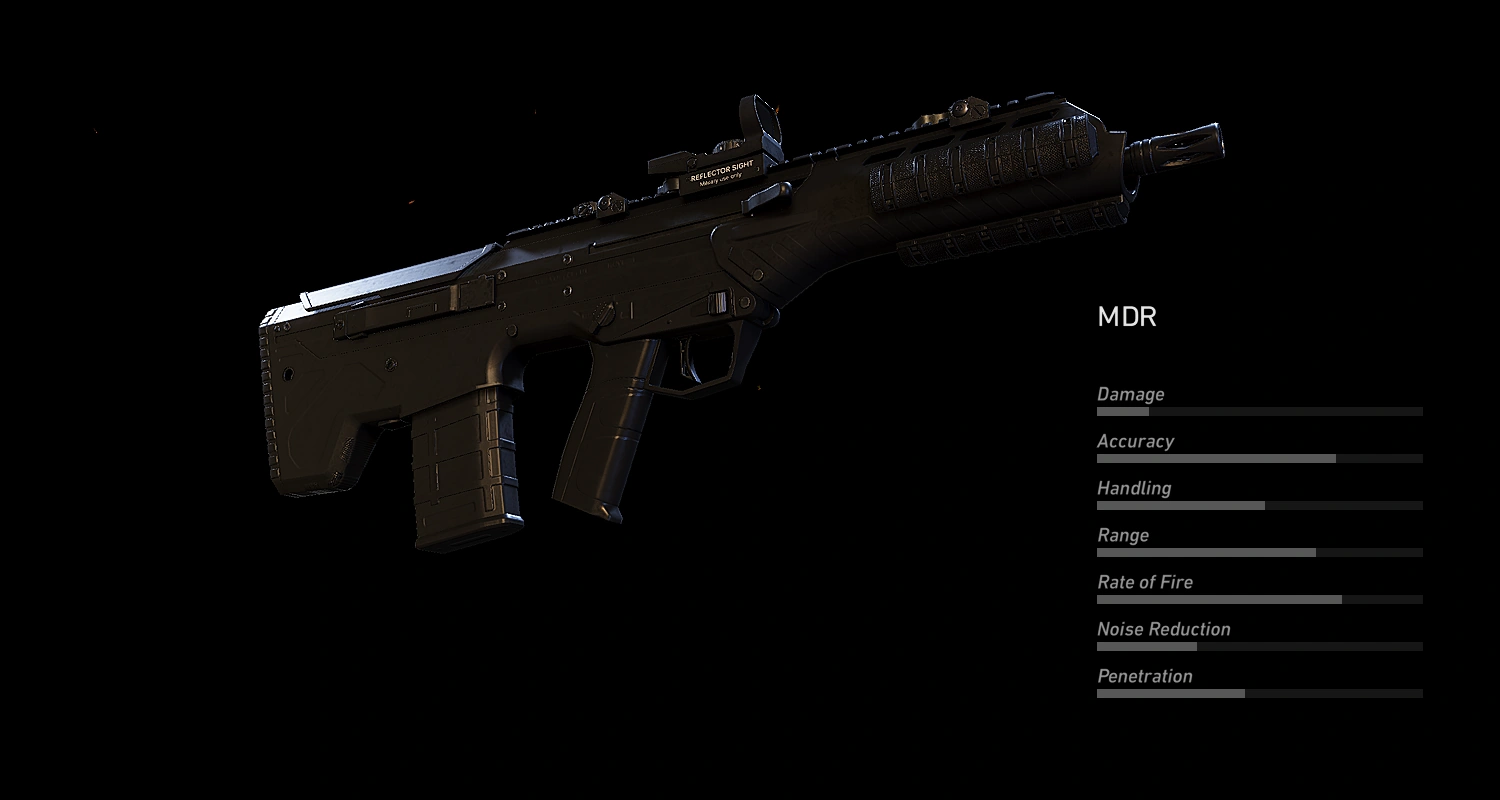Select the Penetration stat label
This screenshot has height=800, width=1500.
[1144, 676]
